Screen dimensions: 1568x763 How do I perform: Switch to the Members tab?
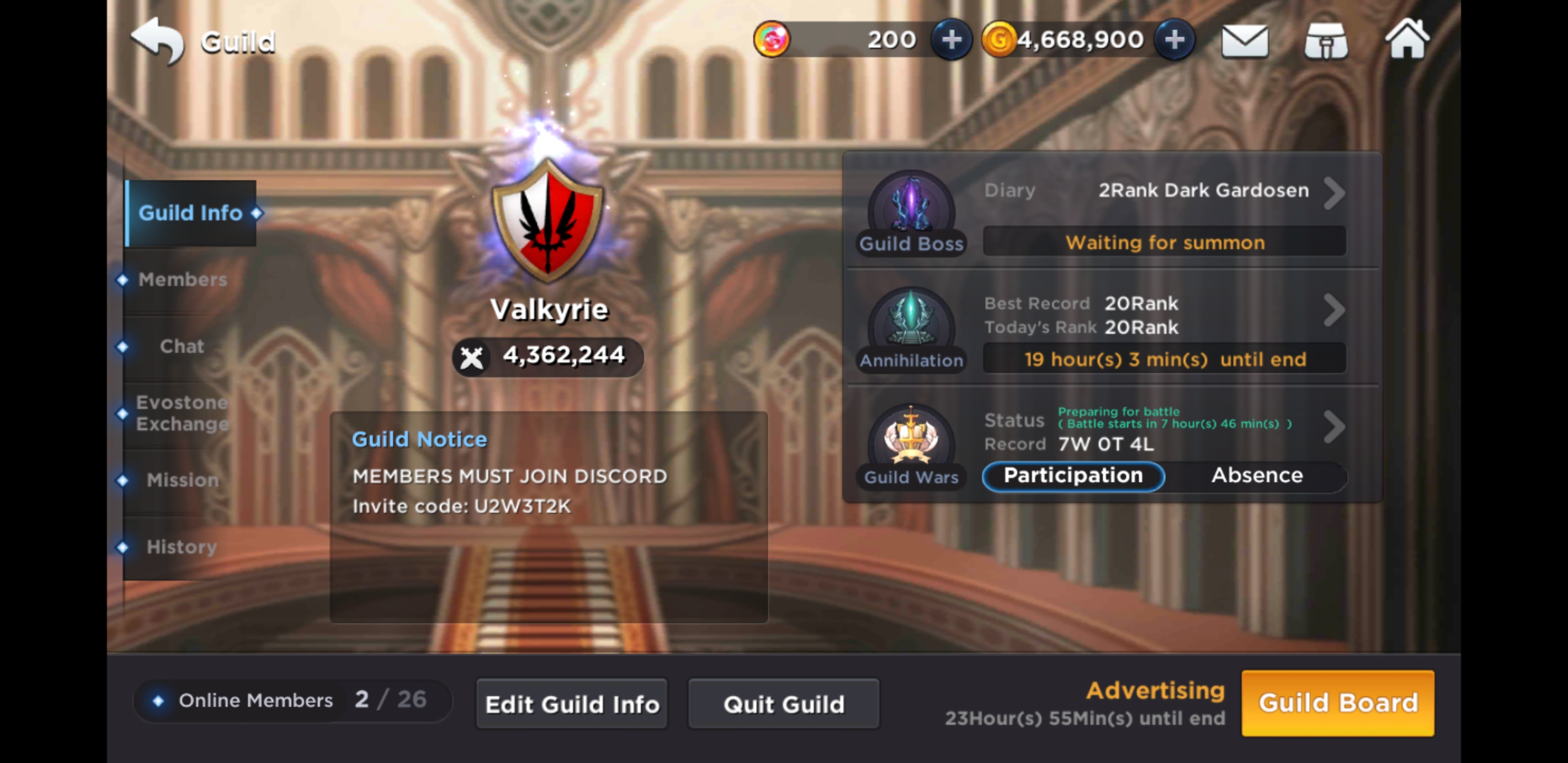point(183,280)
